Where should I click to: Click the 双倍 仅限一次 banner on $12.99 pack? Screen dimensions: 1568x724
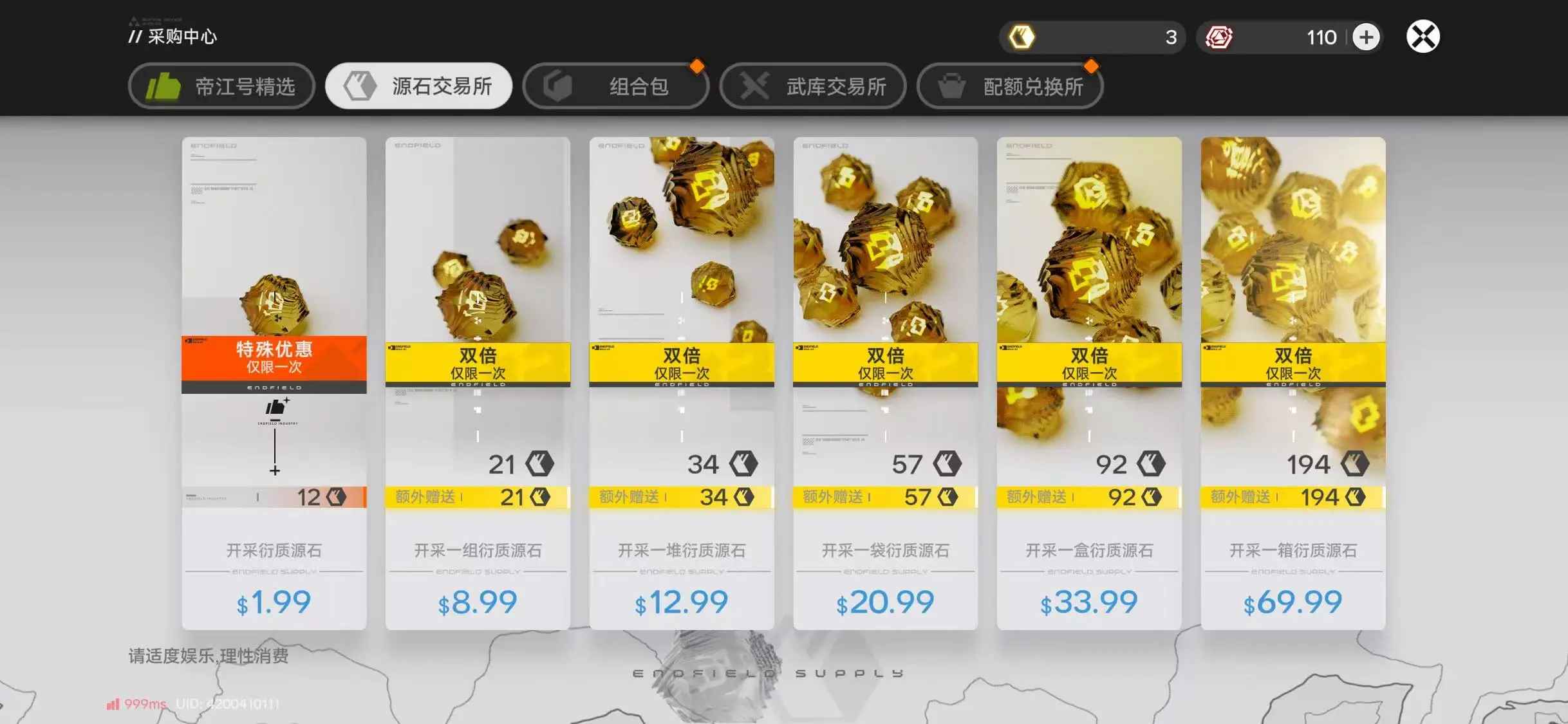(680, 363)
